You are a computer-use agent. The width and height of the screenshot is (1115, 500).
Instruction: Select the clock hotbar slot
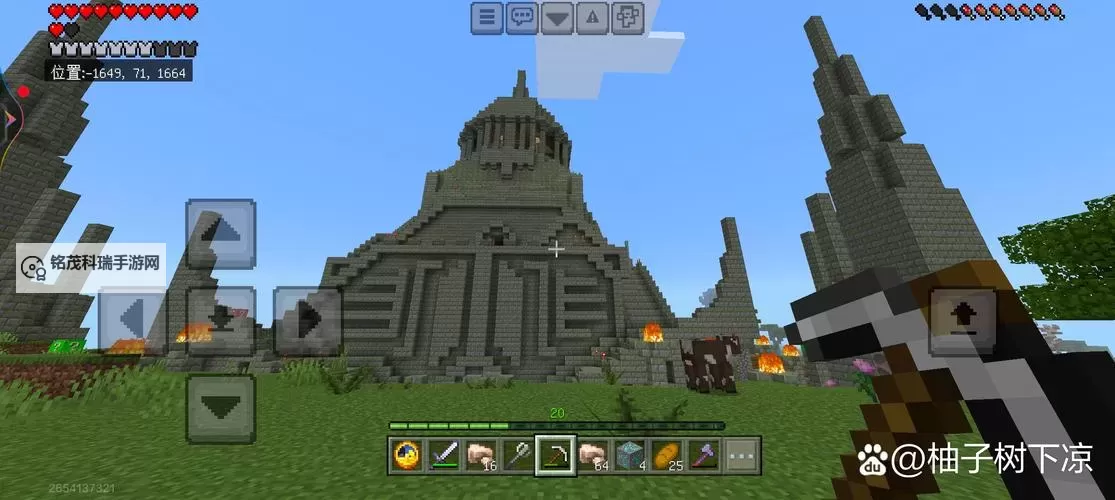coord(406,455)
